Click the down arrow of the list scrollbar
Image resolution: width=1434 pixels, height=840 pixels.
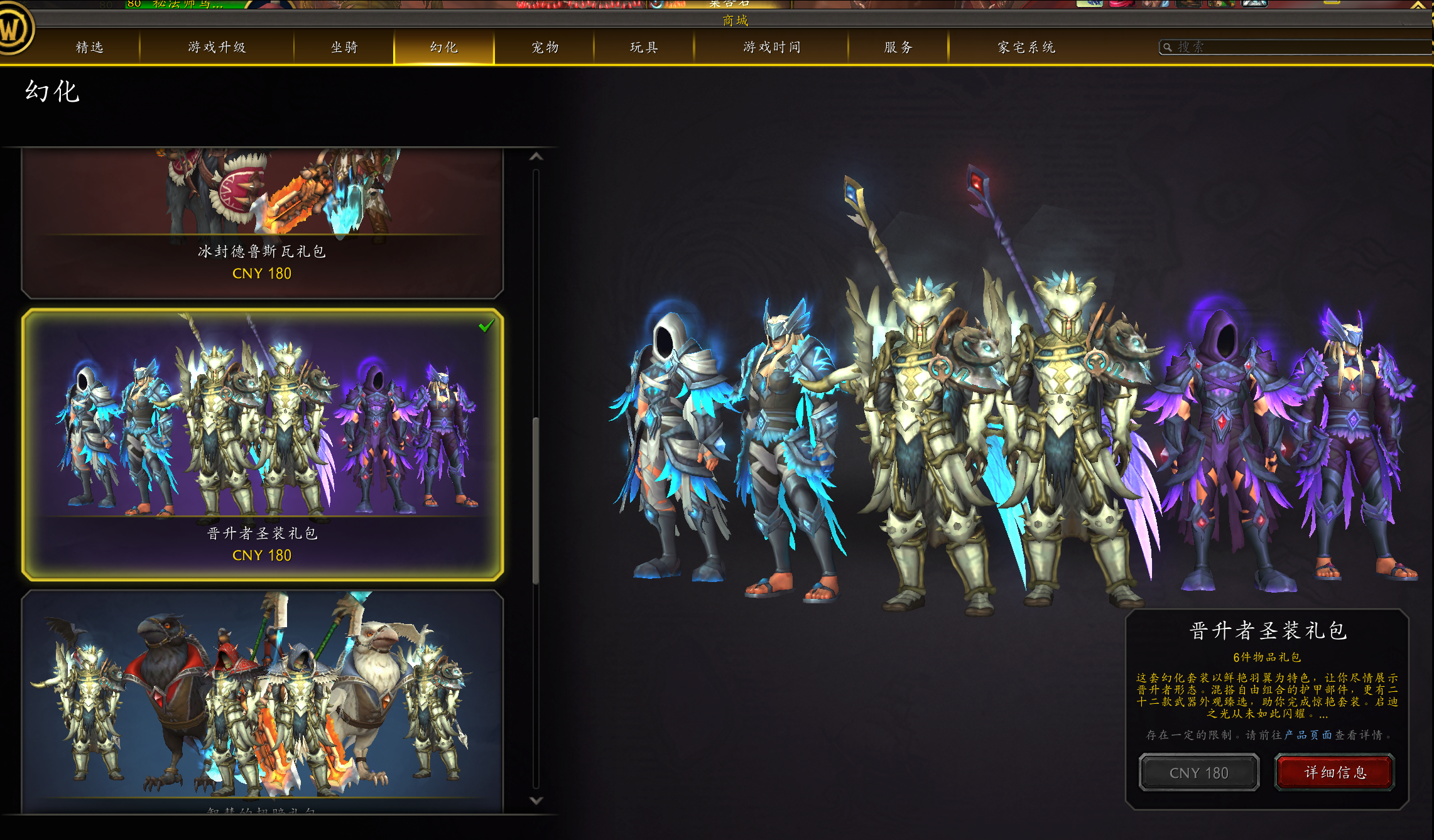[536, 800]
